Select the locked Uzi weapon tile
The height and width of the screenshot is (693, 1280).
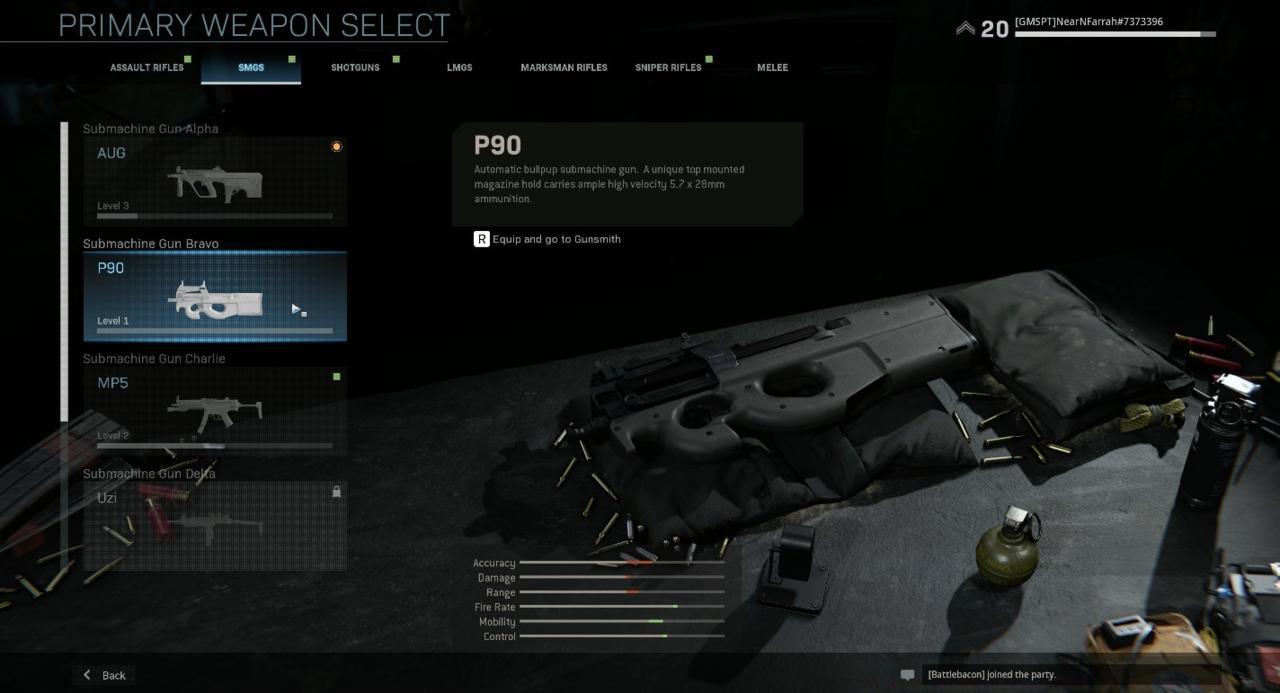pos(215,526)
